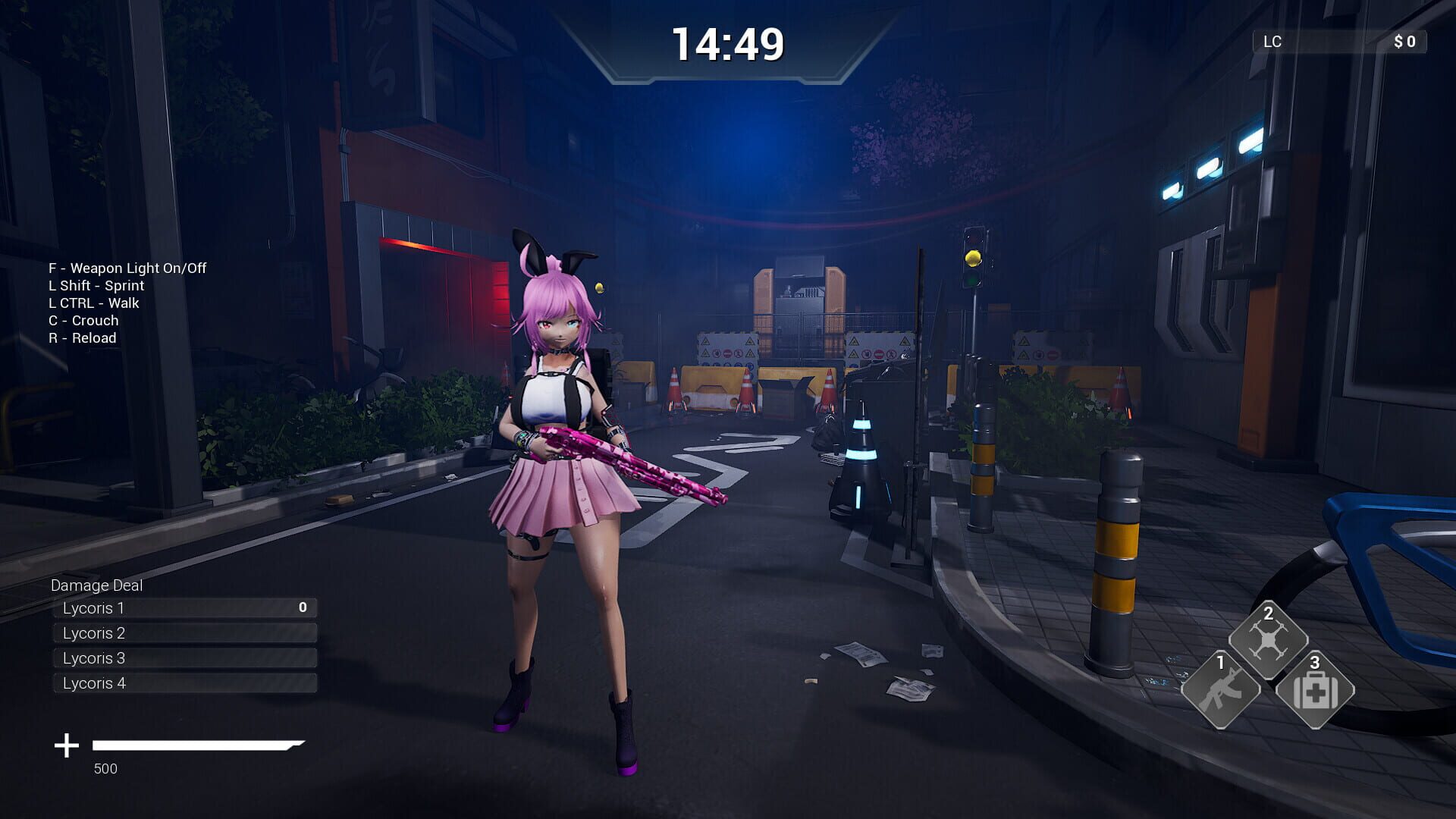Click the L CTRL - Walk hint text

point(93,303)
